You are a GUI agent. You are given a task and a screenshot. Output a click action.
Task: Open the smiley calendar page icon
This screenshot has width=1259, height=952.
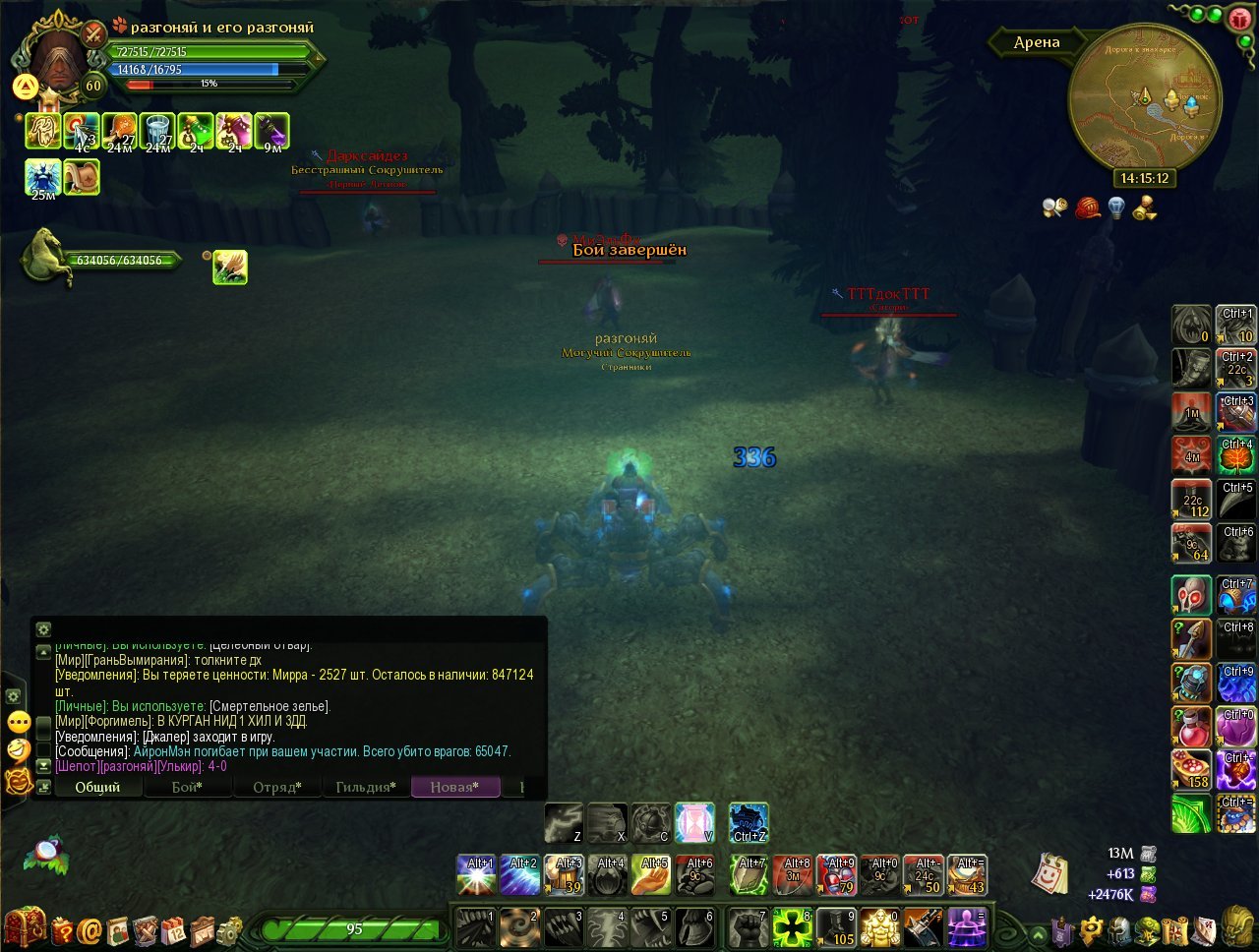(1049, 873)
